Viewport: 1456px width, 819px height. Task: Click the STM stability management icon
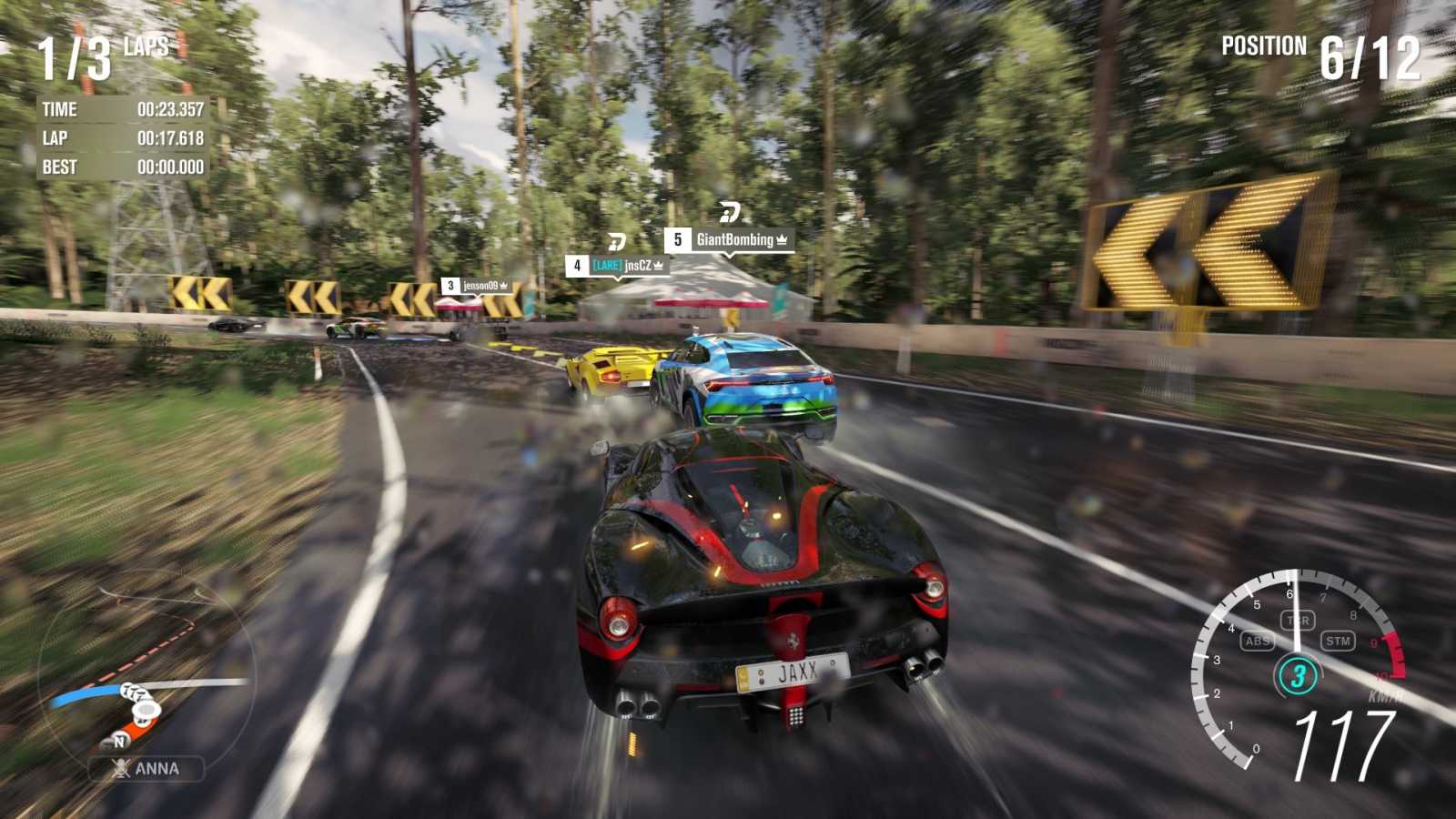point(1340,641)
